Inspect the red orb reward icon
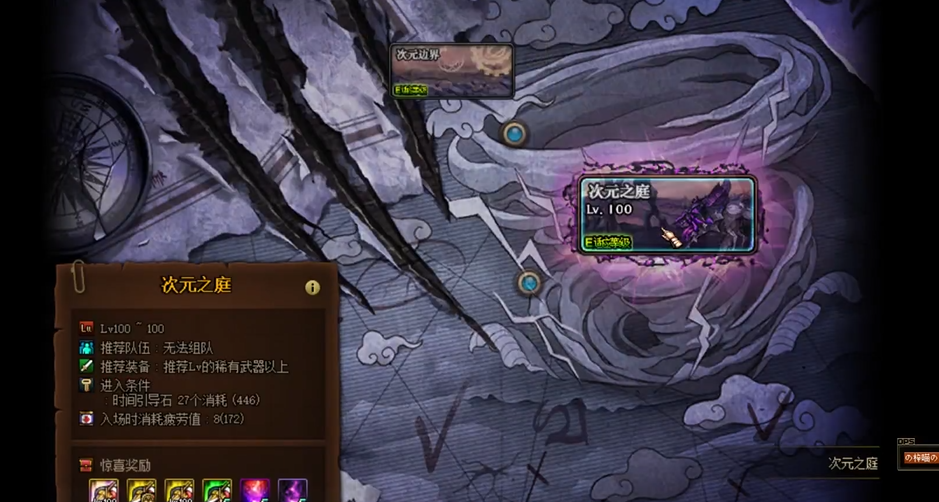Viewport: 939px width, 502px height. click(x=255, y=491)
